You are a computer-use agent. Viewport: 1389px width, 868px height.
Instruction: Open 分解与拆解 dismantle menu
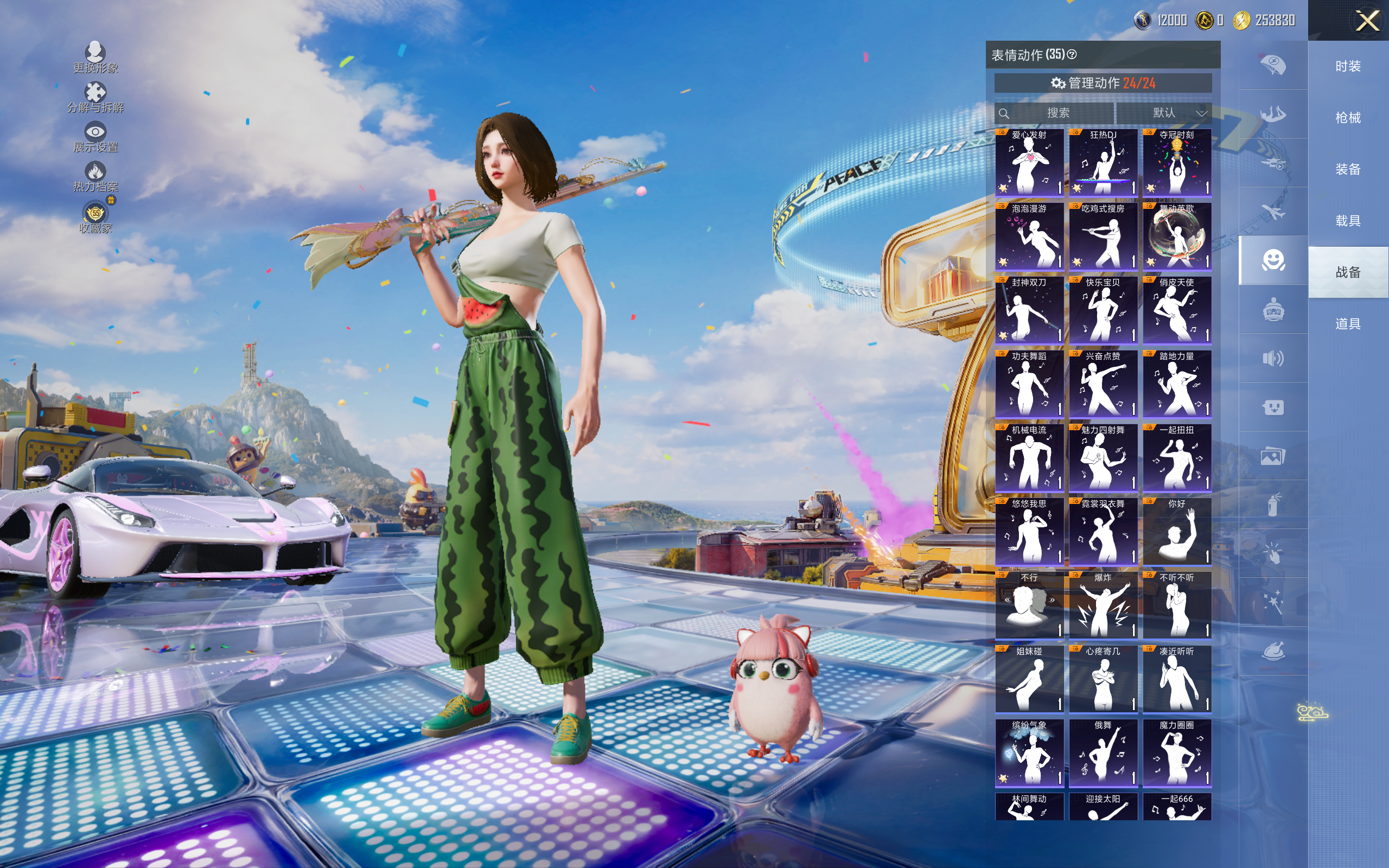(95, 97)
